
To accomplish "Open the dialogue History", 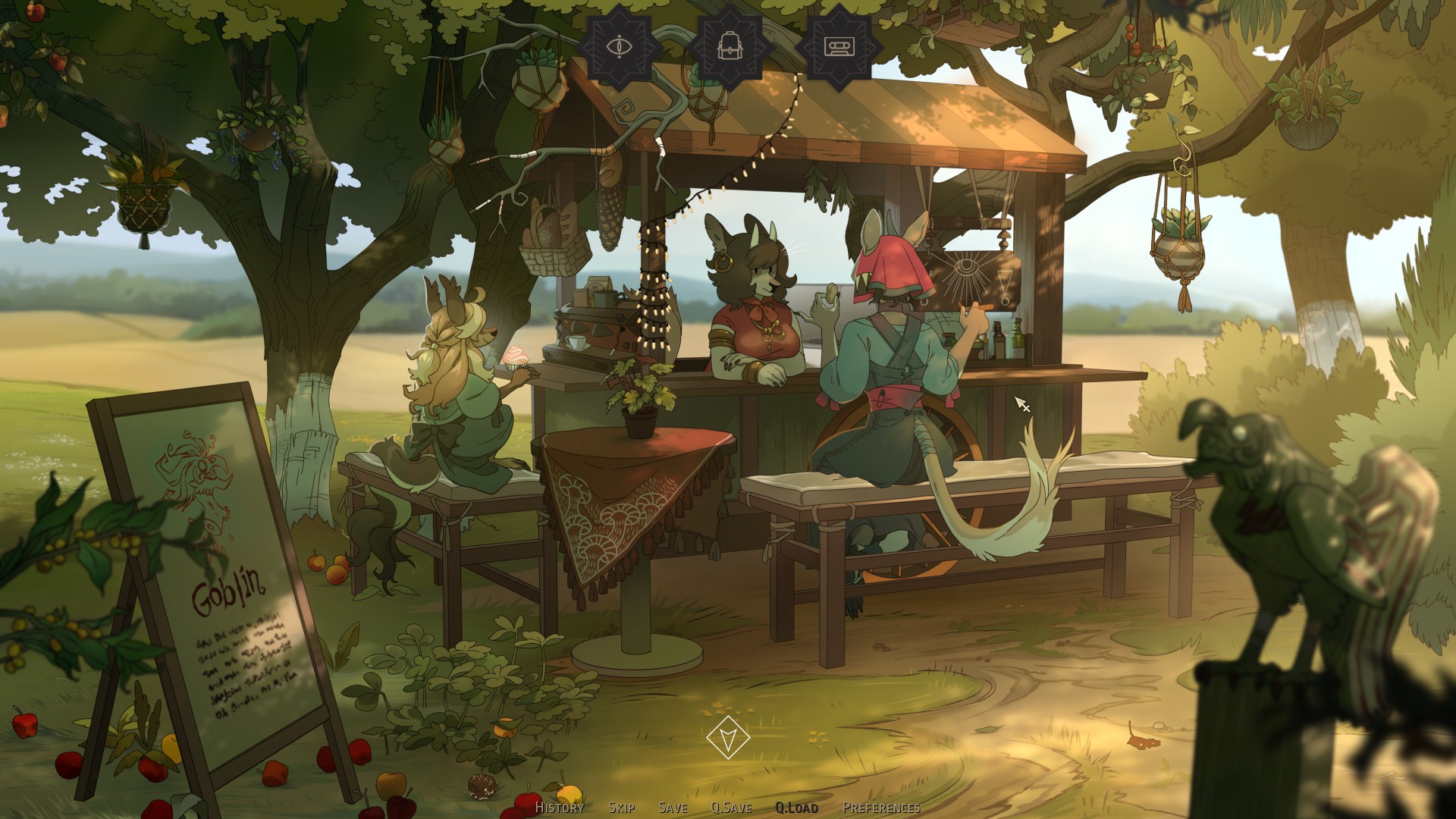I will point(560,808).
